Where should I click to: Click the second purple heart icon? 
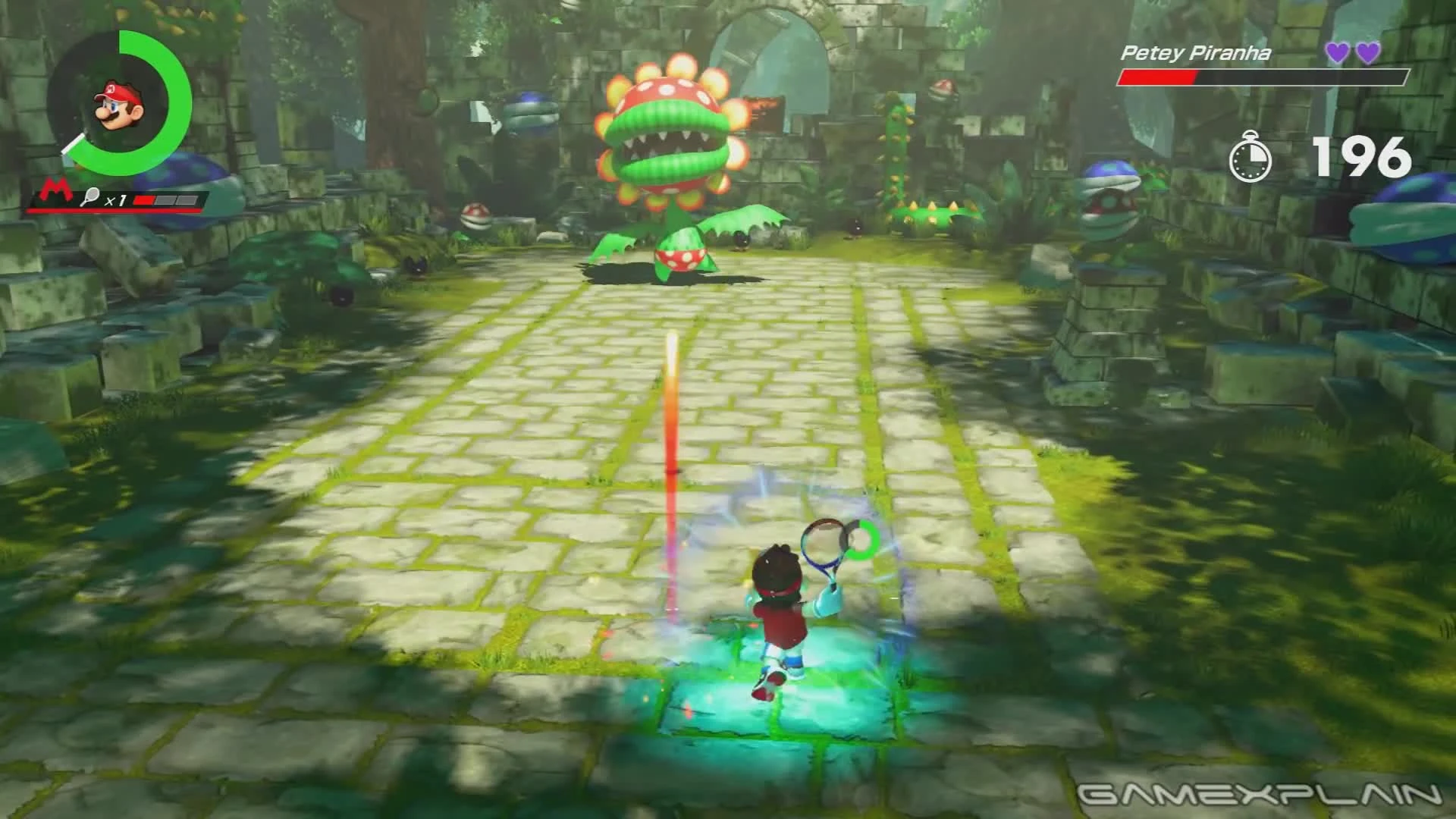[x=1367, y=51]
